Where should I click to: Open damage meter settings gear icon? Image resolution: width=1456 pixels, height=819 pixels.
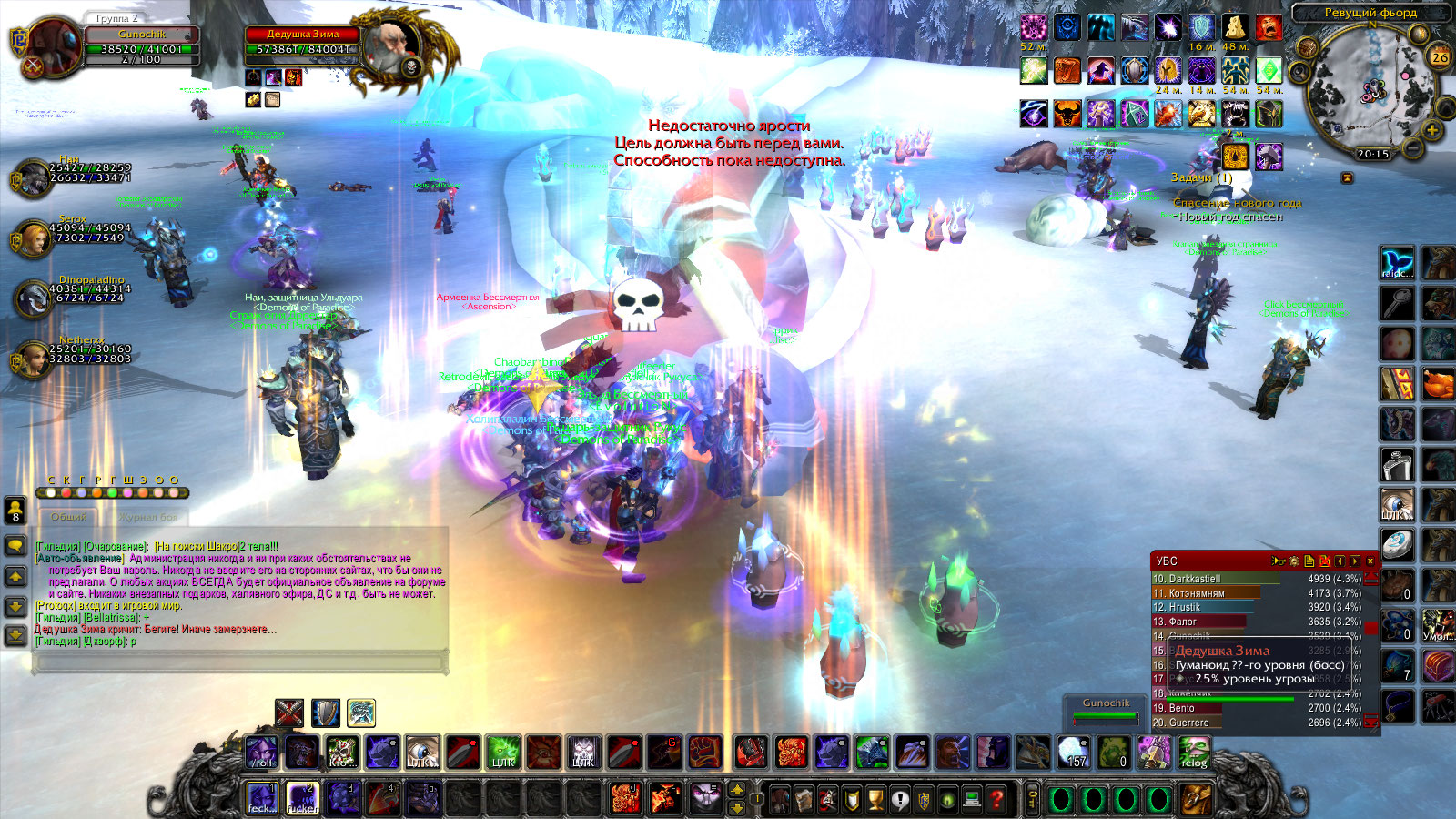1293,561
